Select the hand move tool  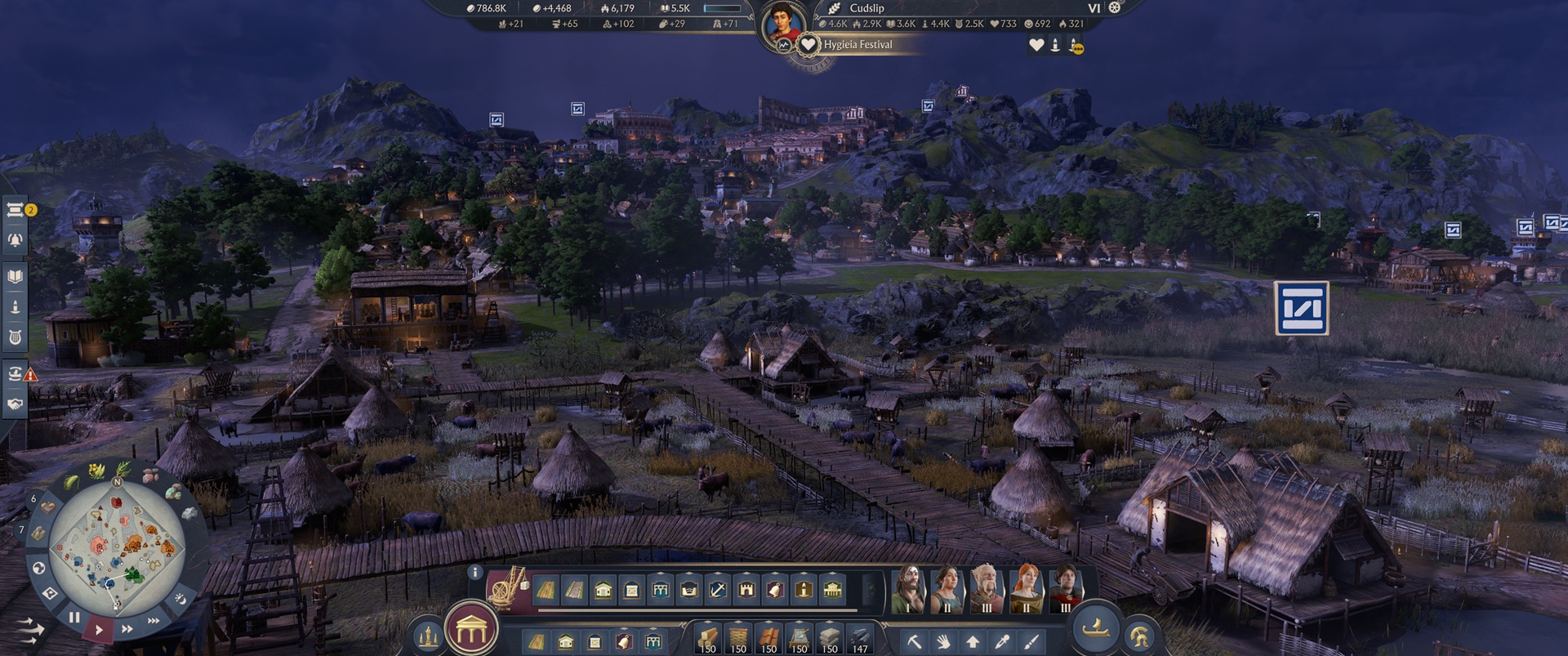(944, 641)
